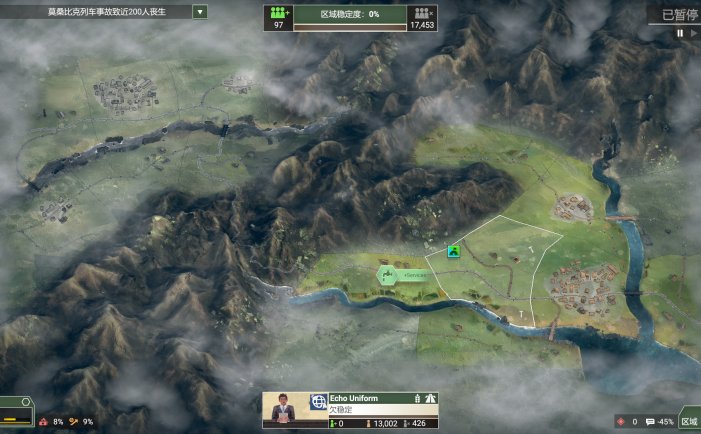Open the supporters count panel
Image resolution: width=701 pixels, height=434 pixels.
pyautogui.click(x=278, y=17)
